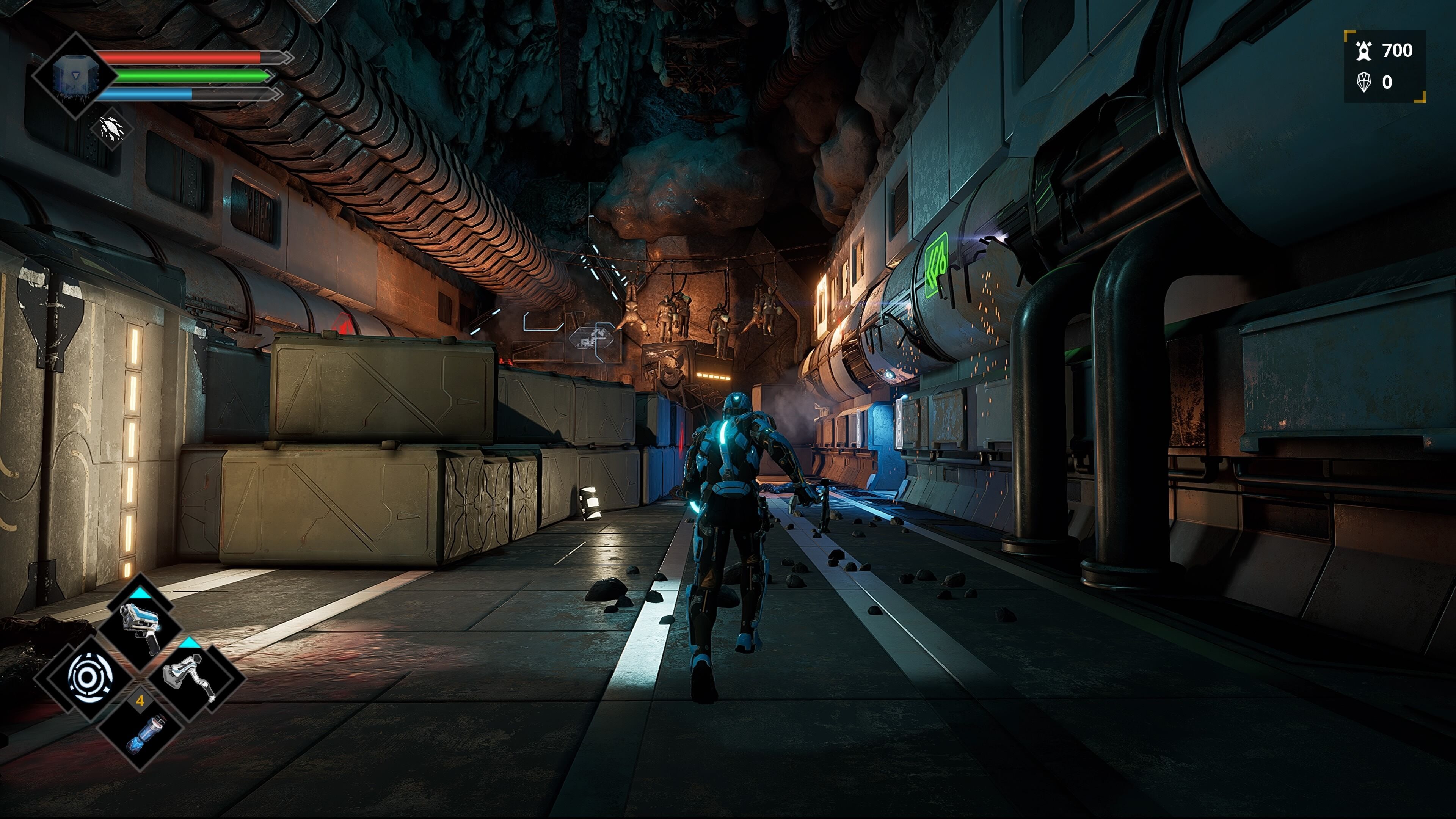This screenshot has height=819, width=1456.
Task: Use the healing canister consumable slot
Action: 141,734
